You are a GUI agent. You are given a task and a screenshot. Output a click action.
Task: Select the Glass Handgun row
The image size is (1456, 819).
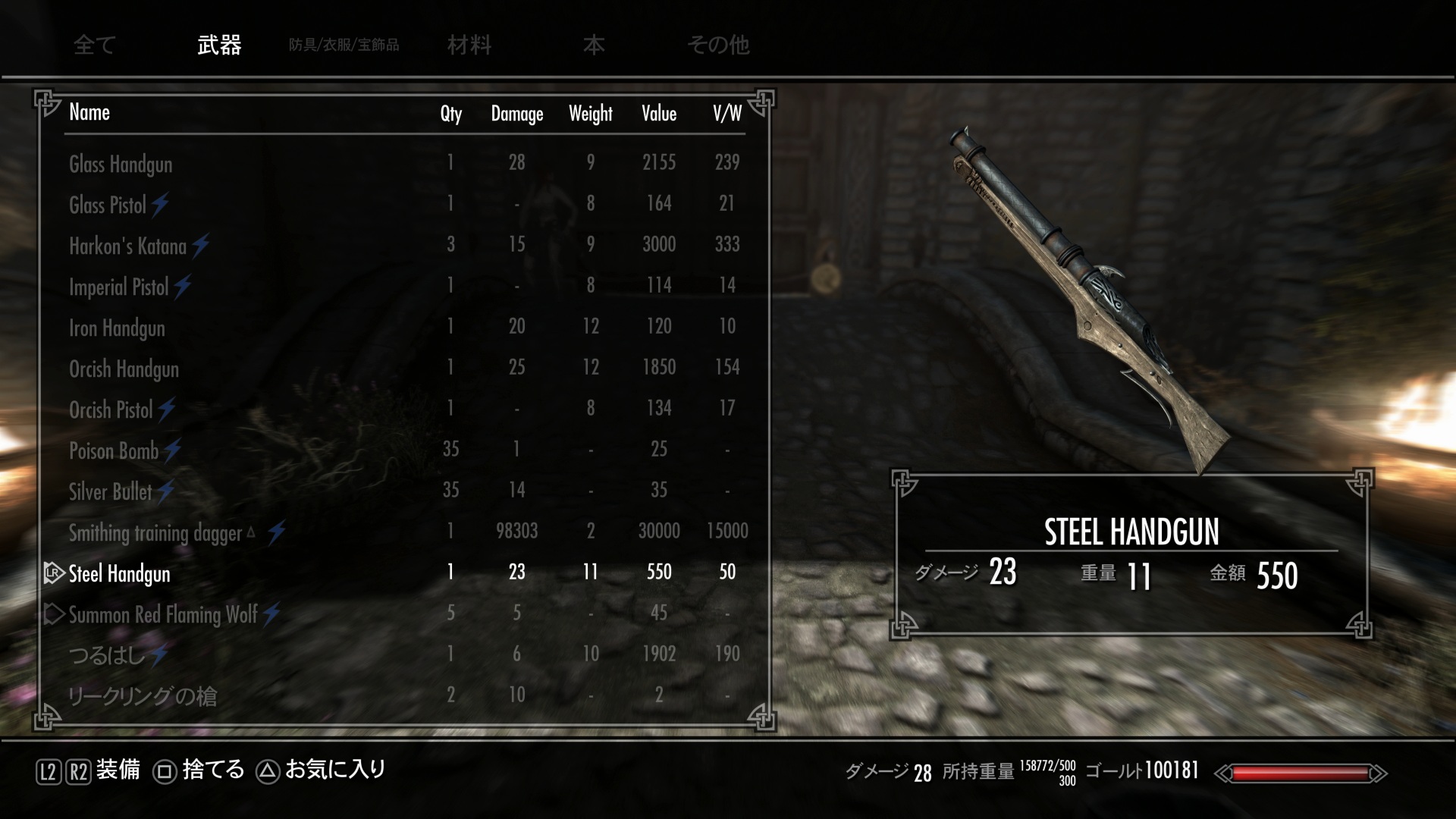pos(121,164)
